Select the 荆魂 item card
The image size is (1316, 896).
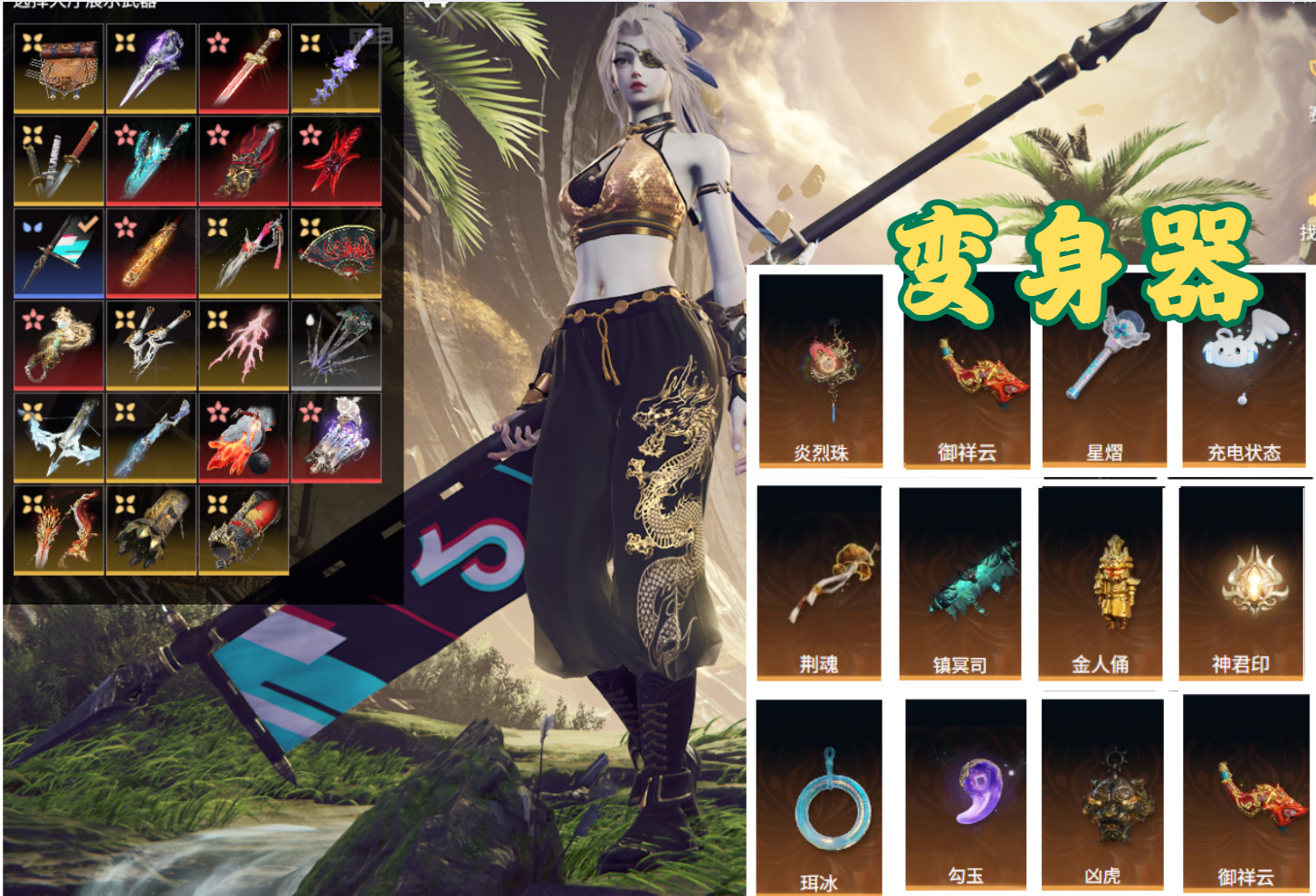tap(819, 583)
